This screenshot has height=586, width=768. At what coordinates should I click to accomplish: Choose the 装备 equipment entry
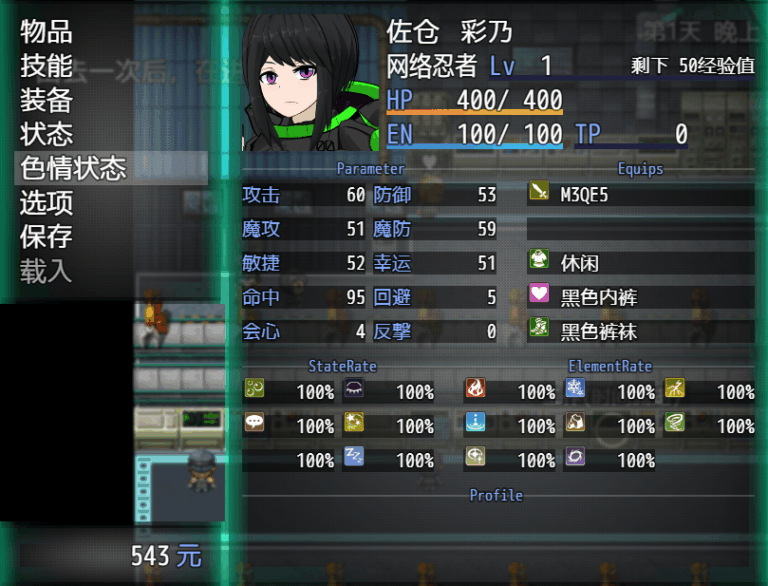click(x=47, y=100)
